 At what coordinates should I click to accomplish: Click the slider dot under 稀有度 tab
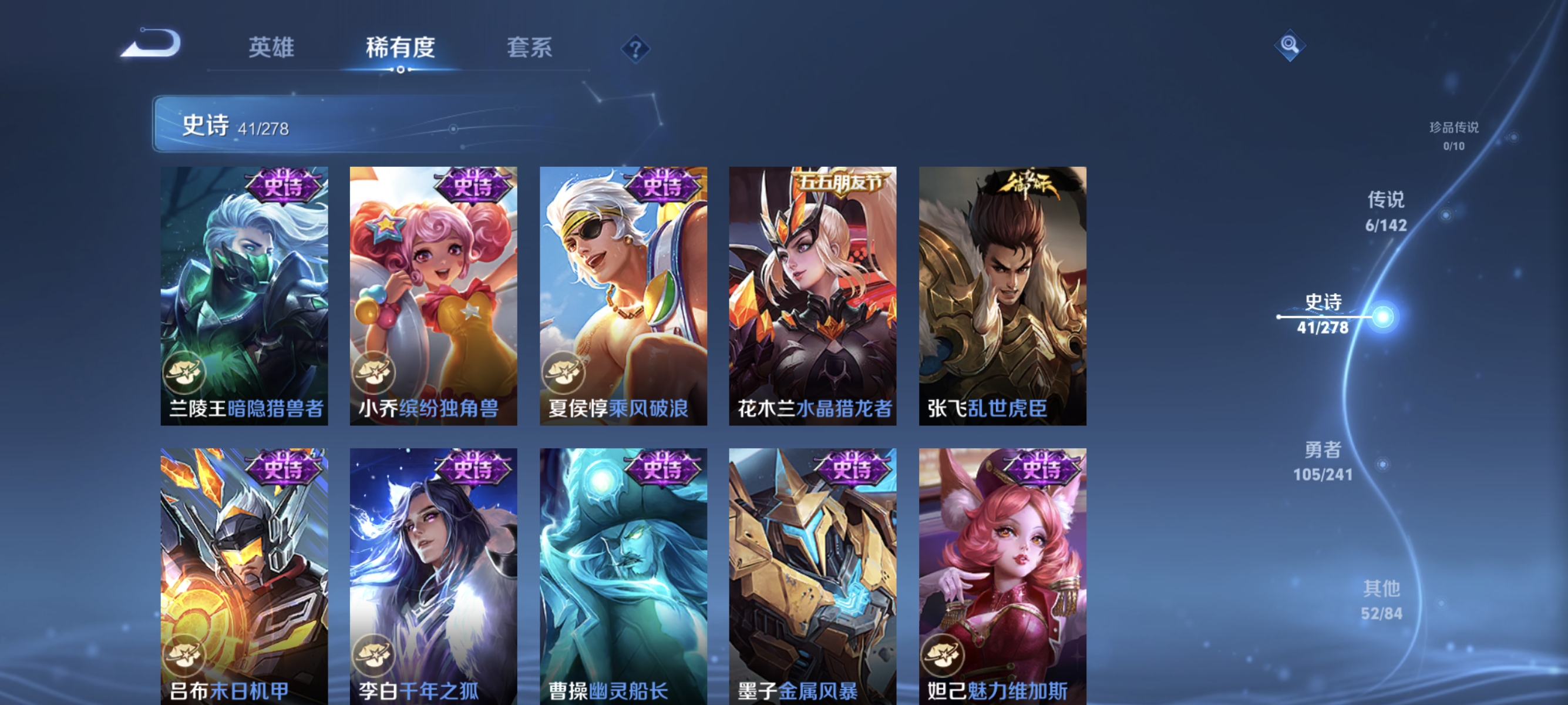point(400,70)
